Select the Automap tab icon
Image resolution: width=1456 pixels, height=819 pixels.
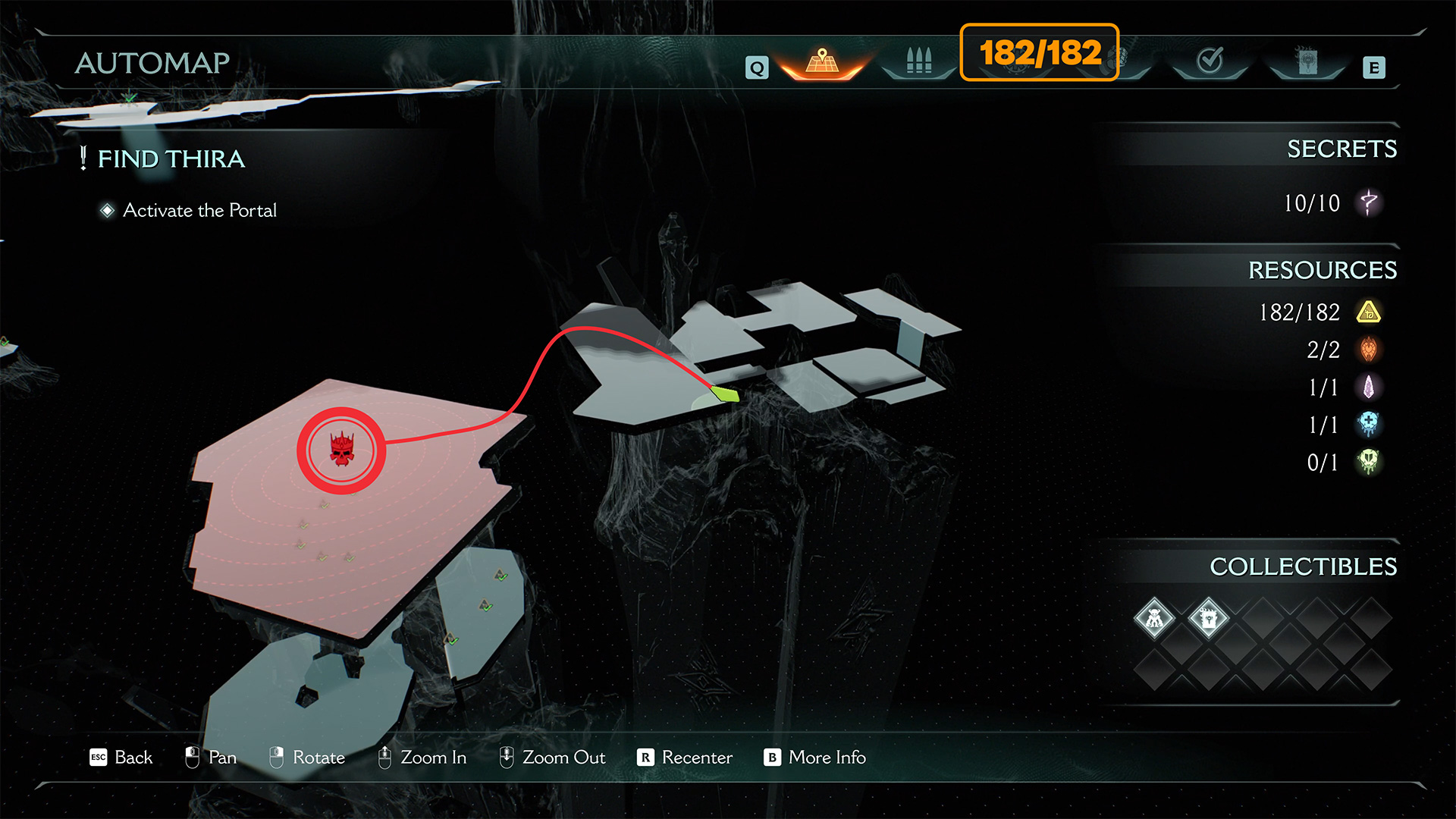822,61
